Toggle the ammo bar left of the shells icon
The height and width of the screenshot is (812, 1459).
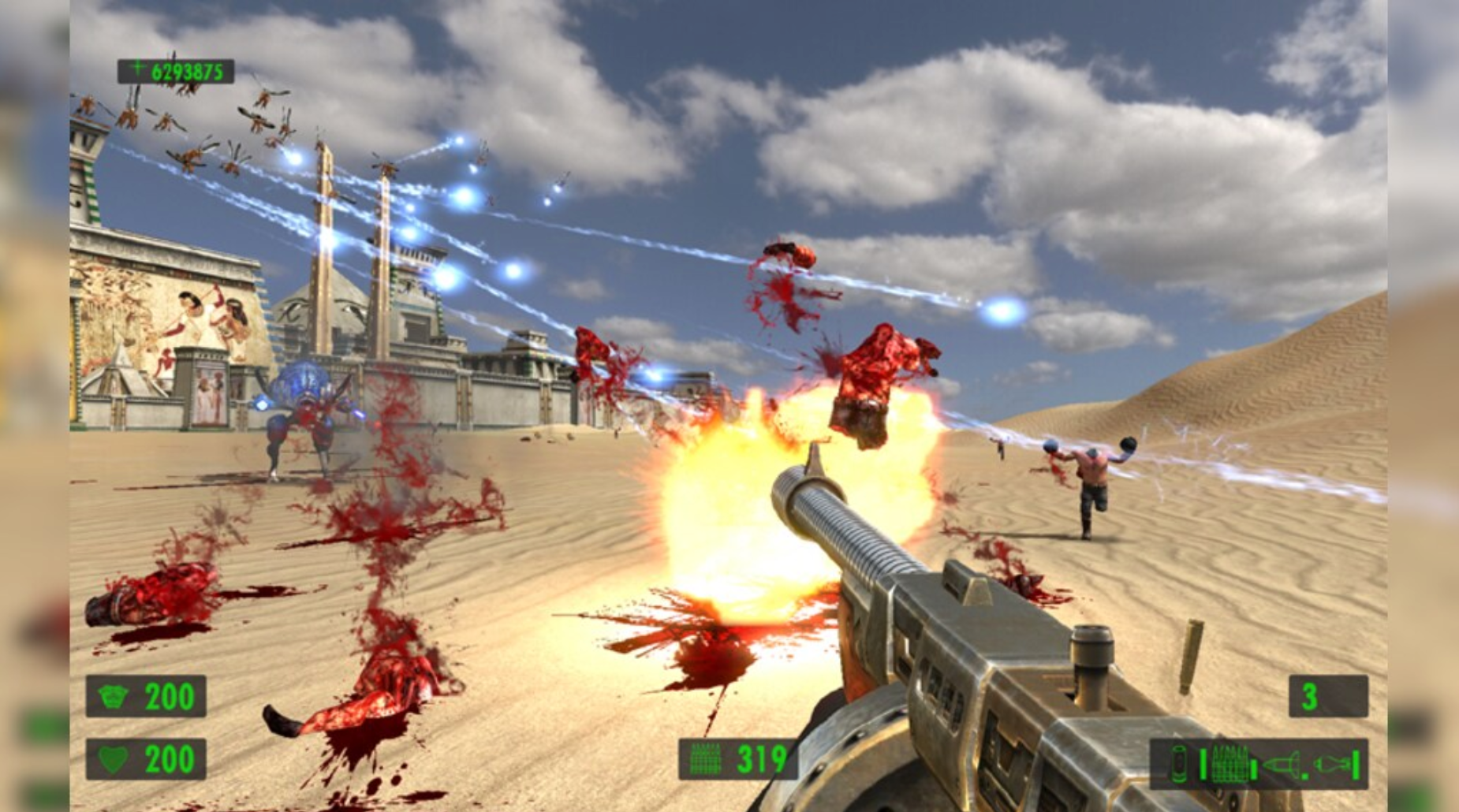(x=1203, y=765)
